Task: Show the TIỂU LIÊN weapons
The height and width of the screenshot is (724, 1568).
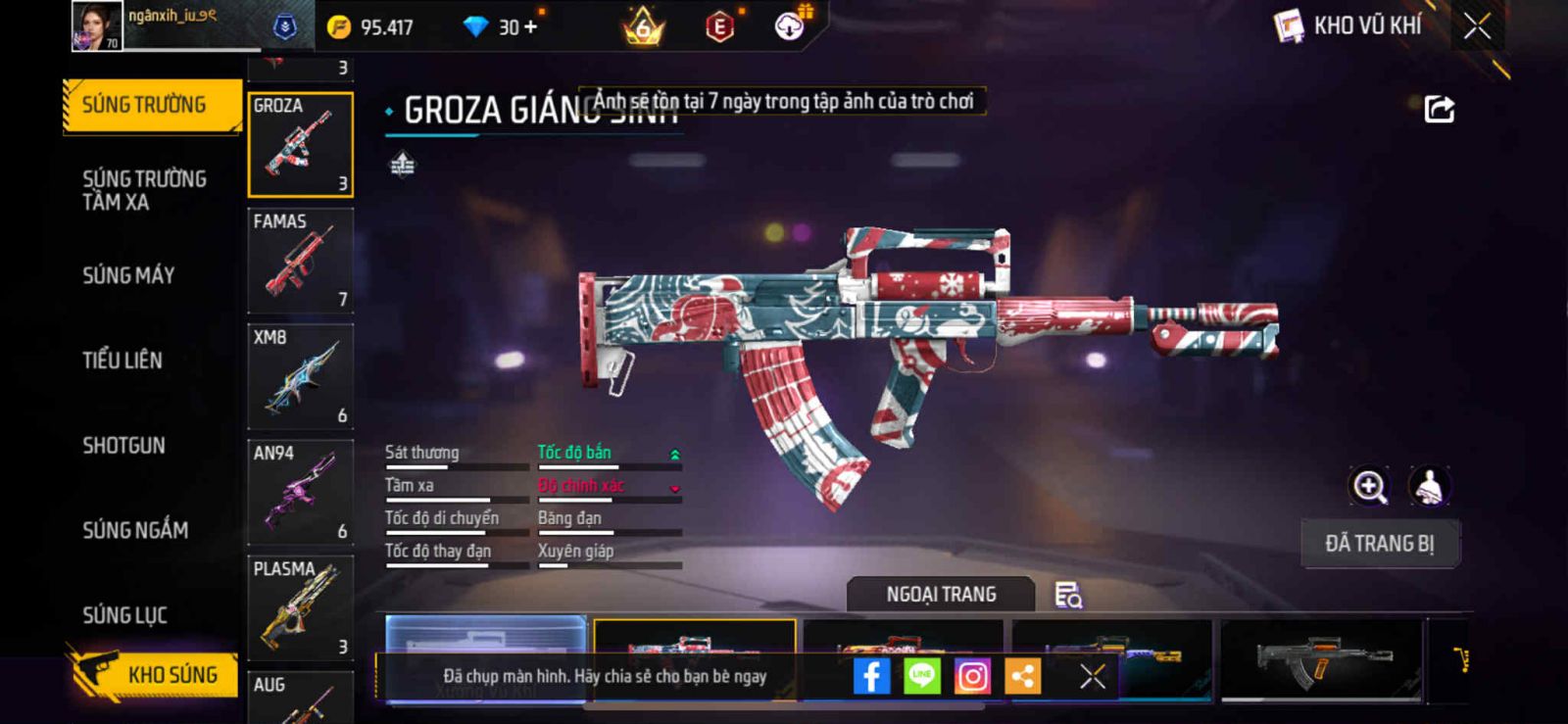Action: (122, 361)
